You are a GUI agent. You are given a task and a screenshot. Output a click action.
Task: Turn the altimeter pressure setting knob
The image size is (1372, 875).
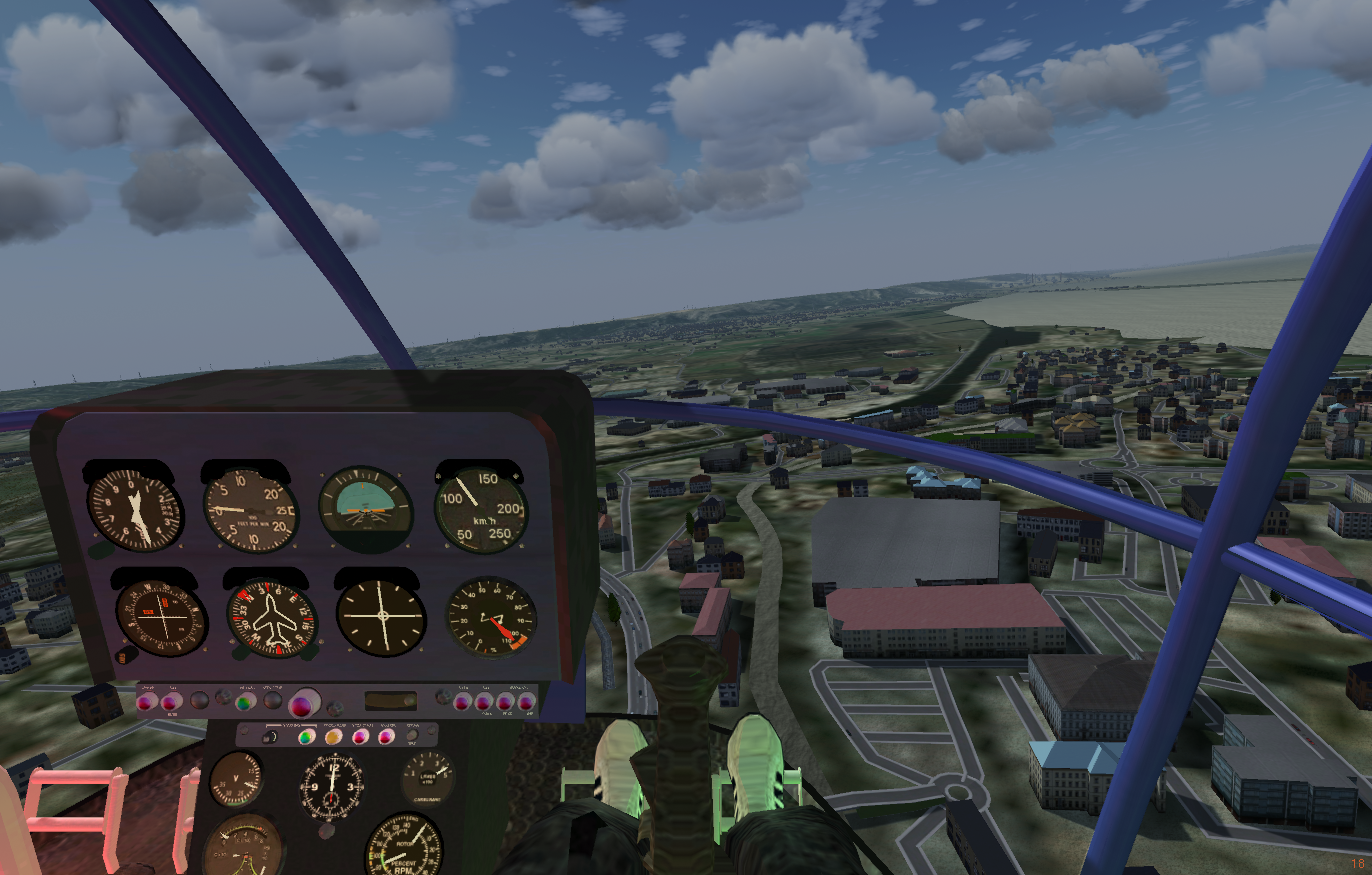[100, 549]
